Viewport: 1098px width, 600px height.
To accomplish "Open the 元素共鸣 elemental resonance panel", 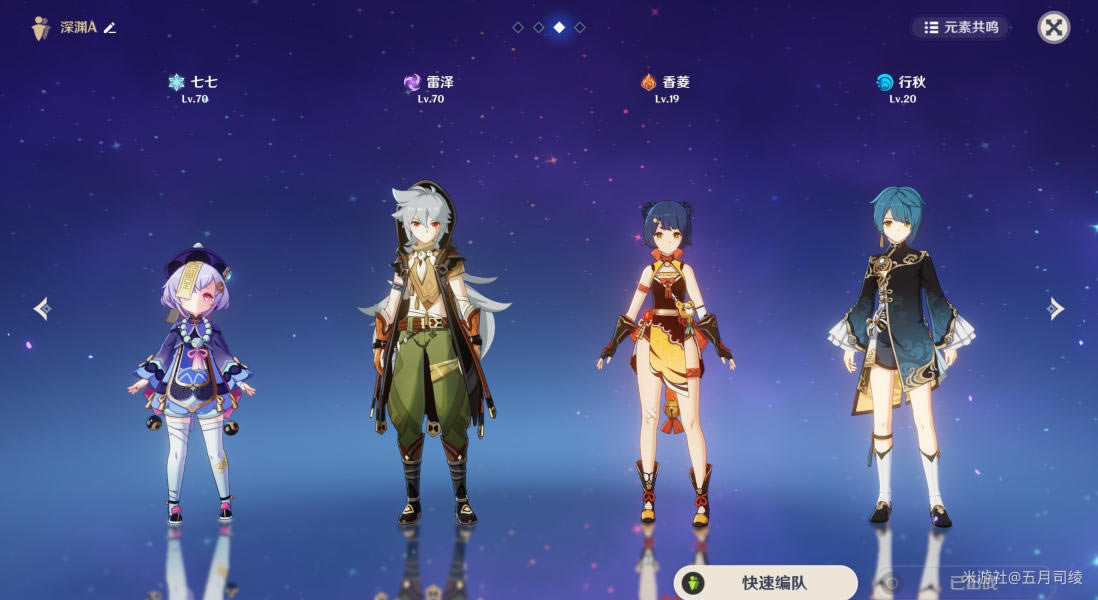I will click(x=961, y=27).
